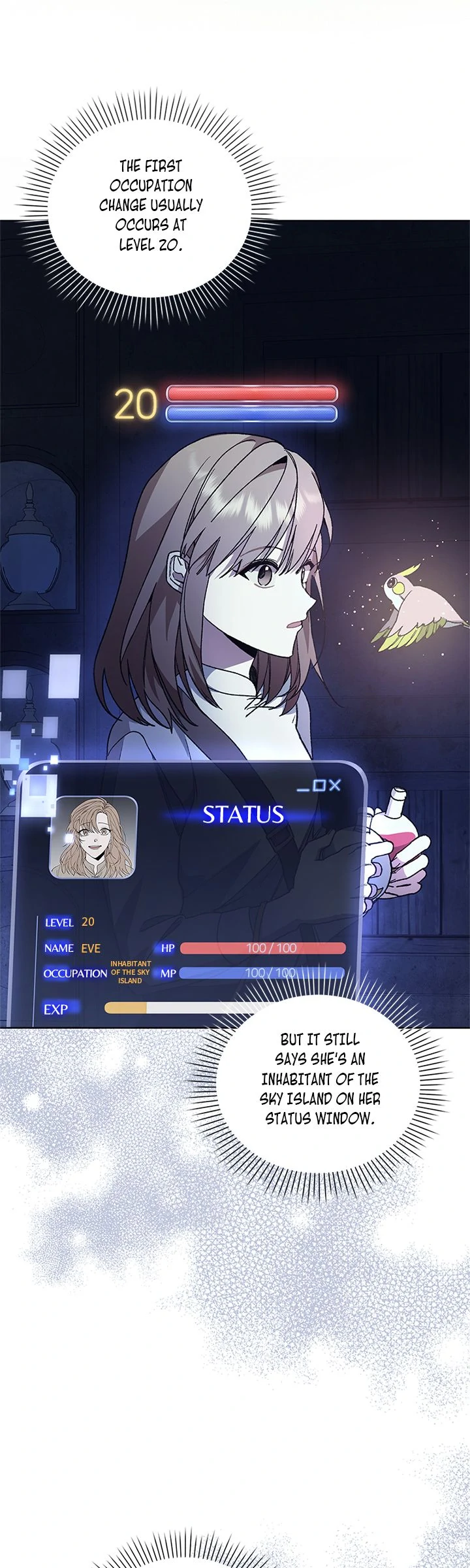470x1568 pixels.
Task: Maximize the Status window
Action: coord(319,785)
